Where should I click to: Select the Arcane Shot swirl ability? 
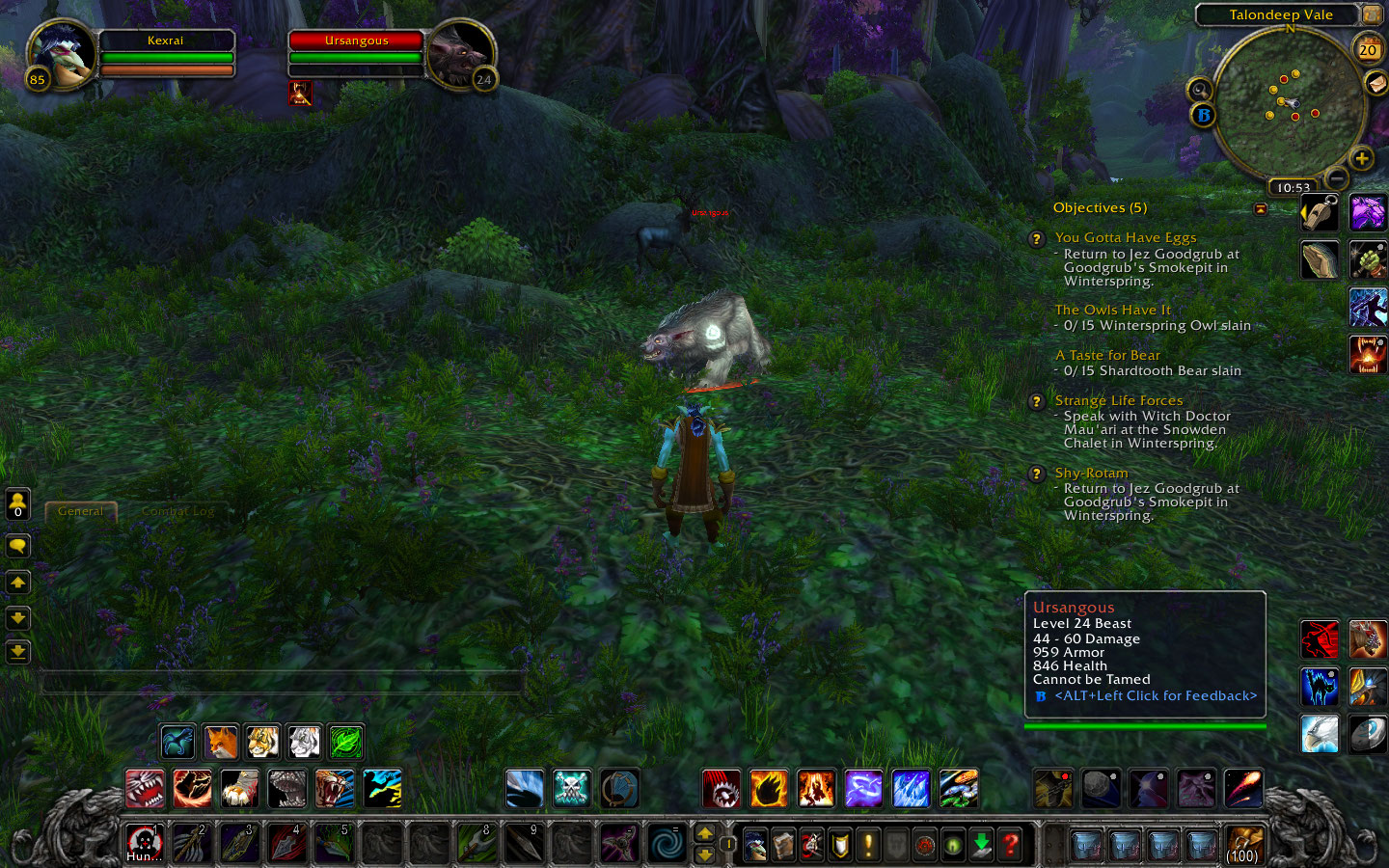(862, 789)
